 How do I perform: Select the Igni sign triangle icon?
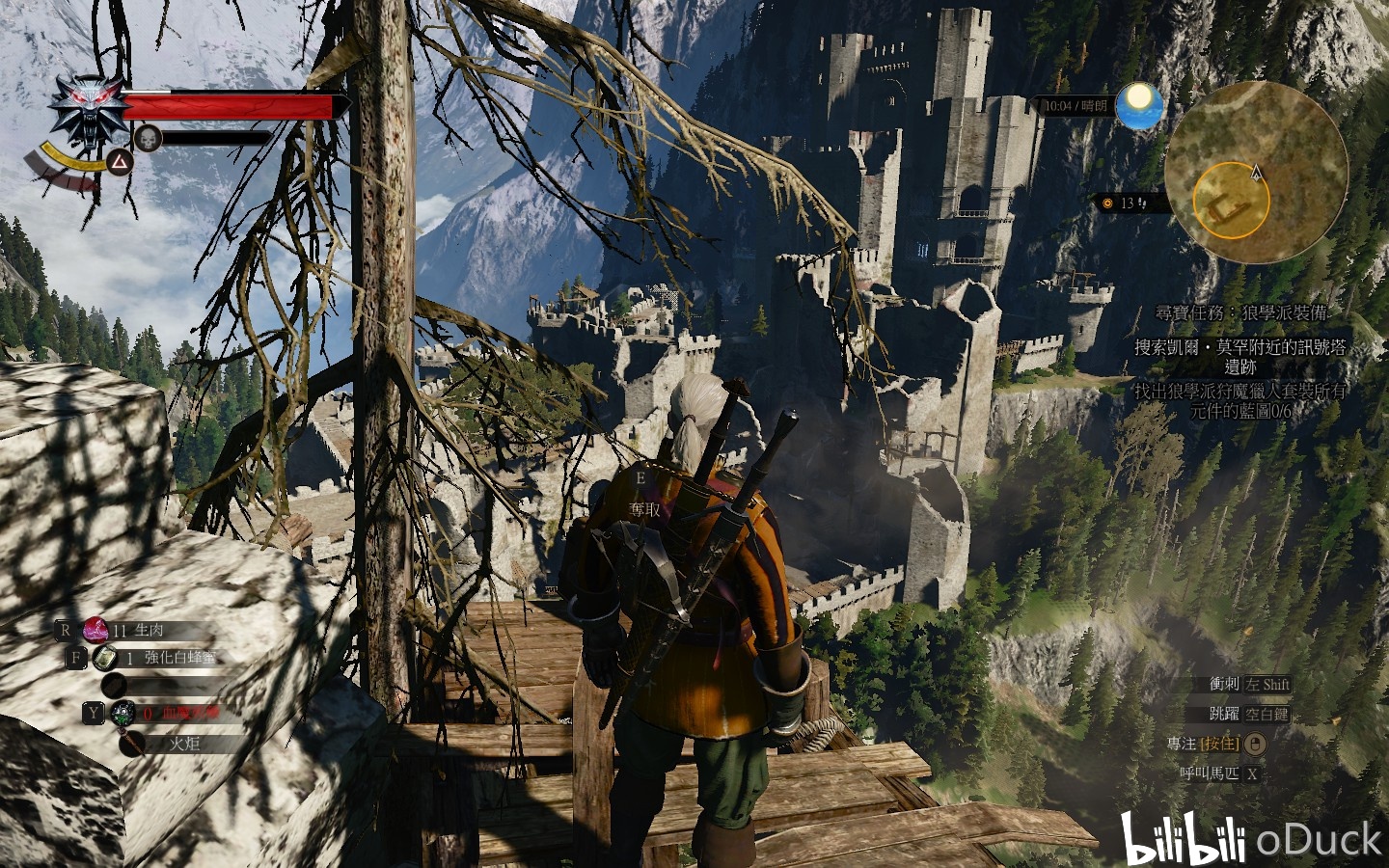[x=119, y=160]
